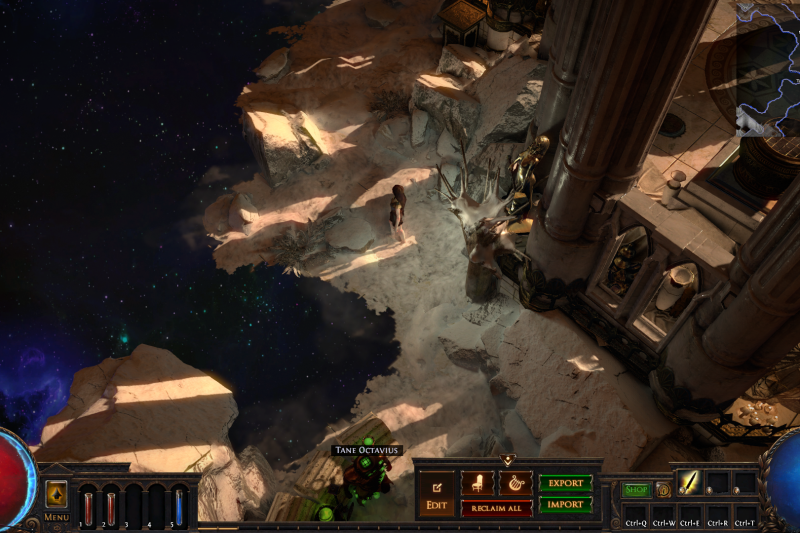
Task: Import a hideout layout
Action: [x=566, y=505]
